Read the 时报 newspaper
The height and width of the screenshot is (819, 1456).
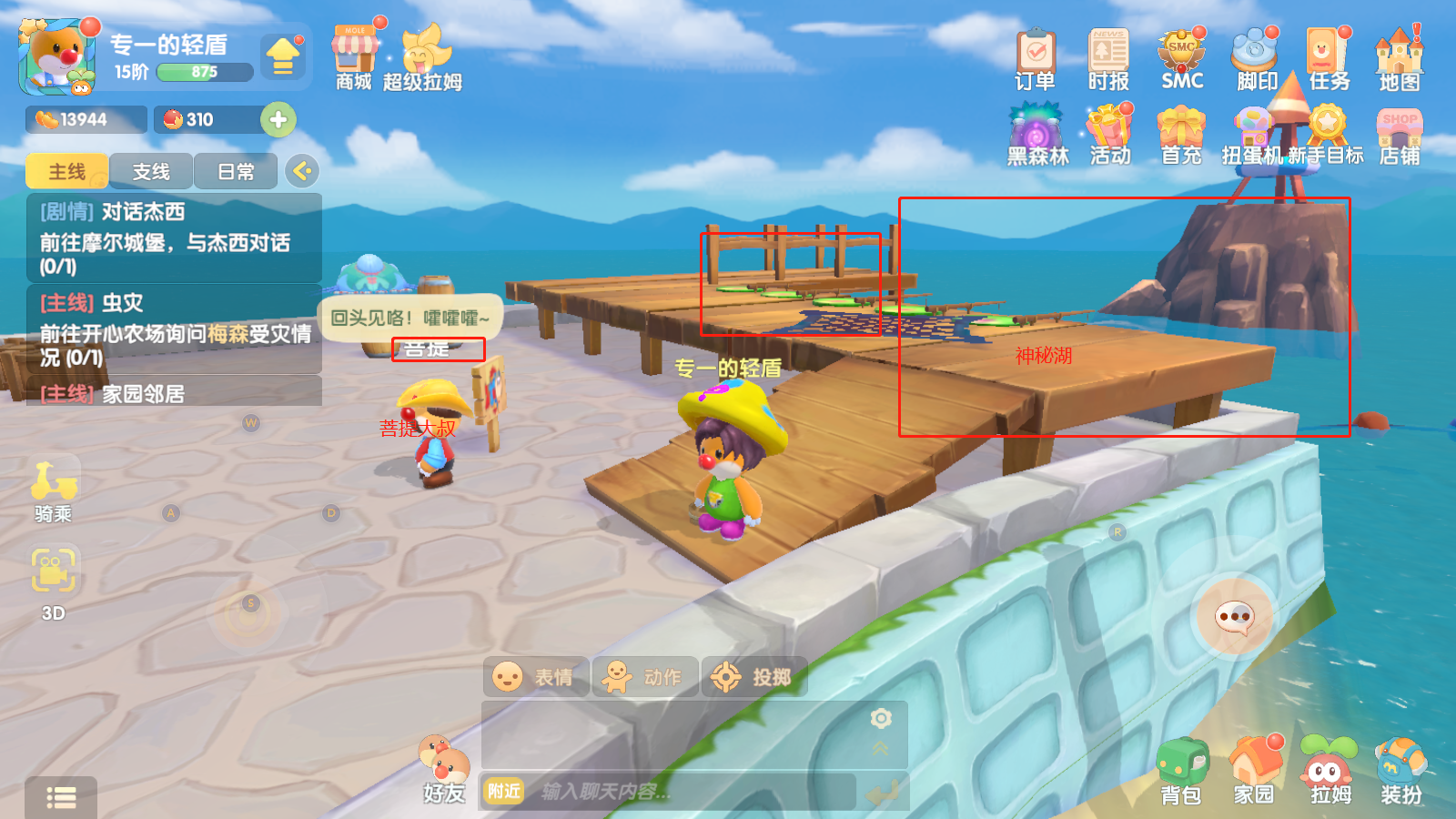(x=1108, y=56)
